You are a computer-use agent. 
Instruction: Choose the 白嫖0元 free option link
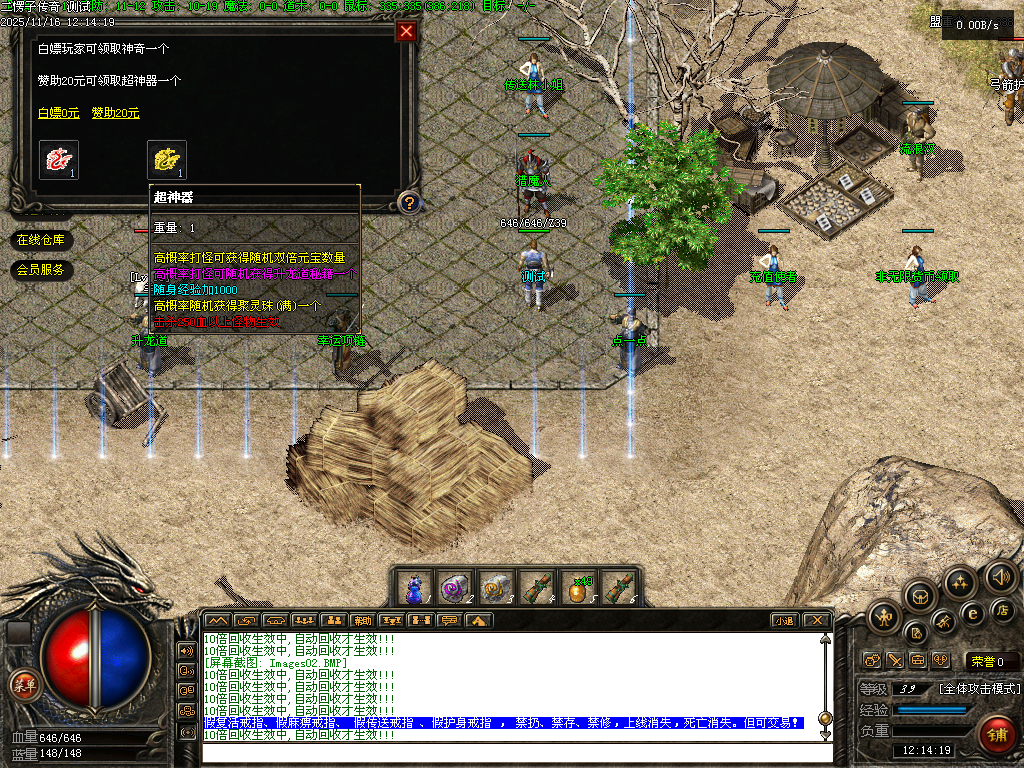tap(59, 113)
